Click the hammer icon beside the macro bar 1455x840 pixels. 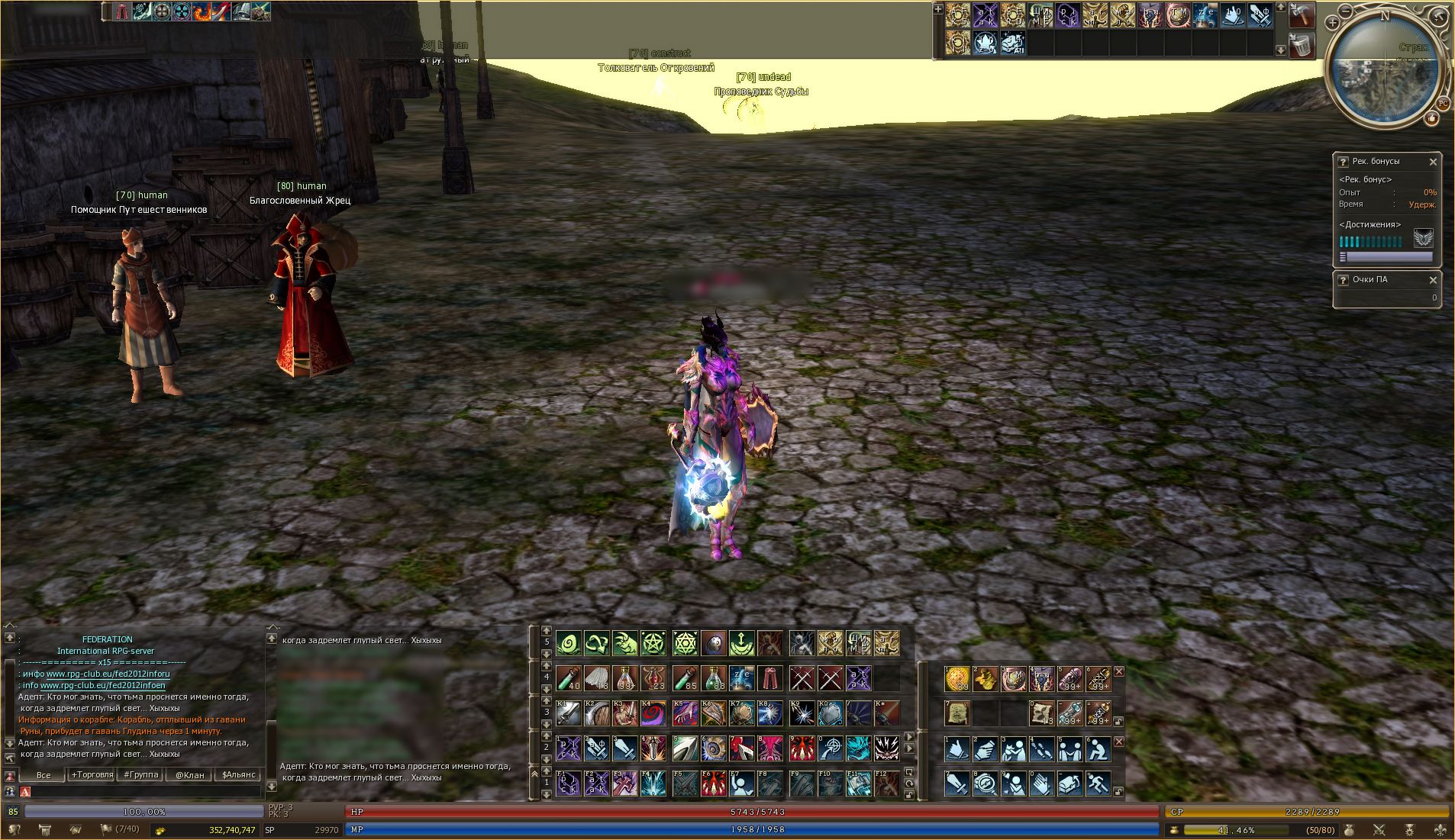coord(1302,15)
